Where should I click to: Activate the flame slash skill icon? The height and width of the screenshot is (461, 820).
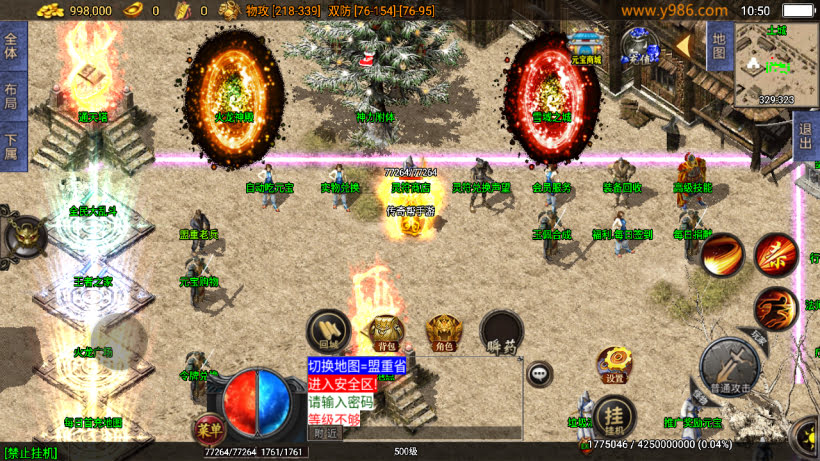click(722, 256)
